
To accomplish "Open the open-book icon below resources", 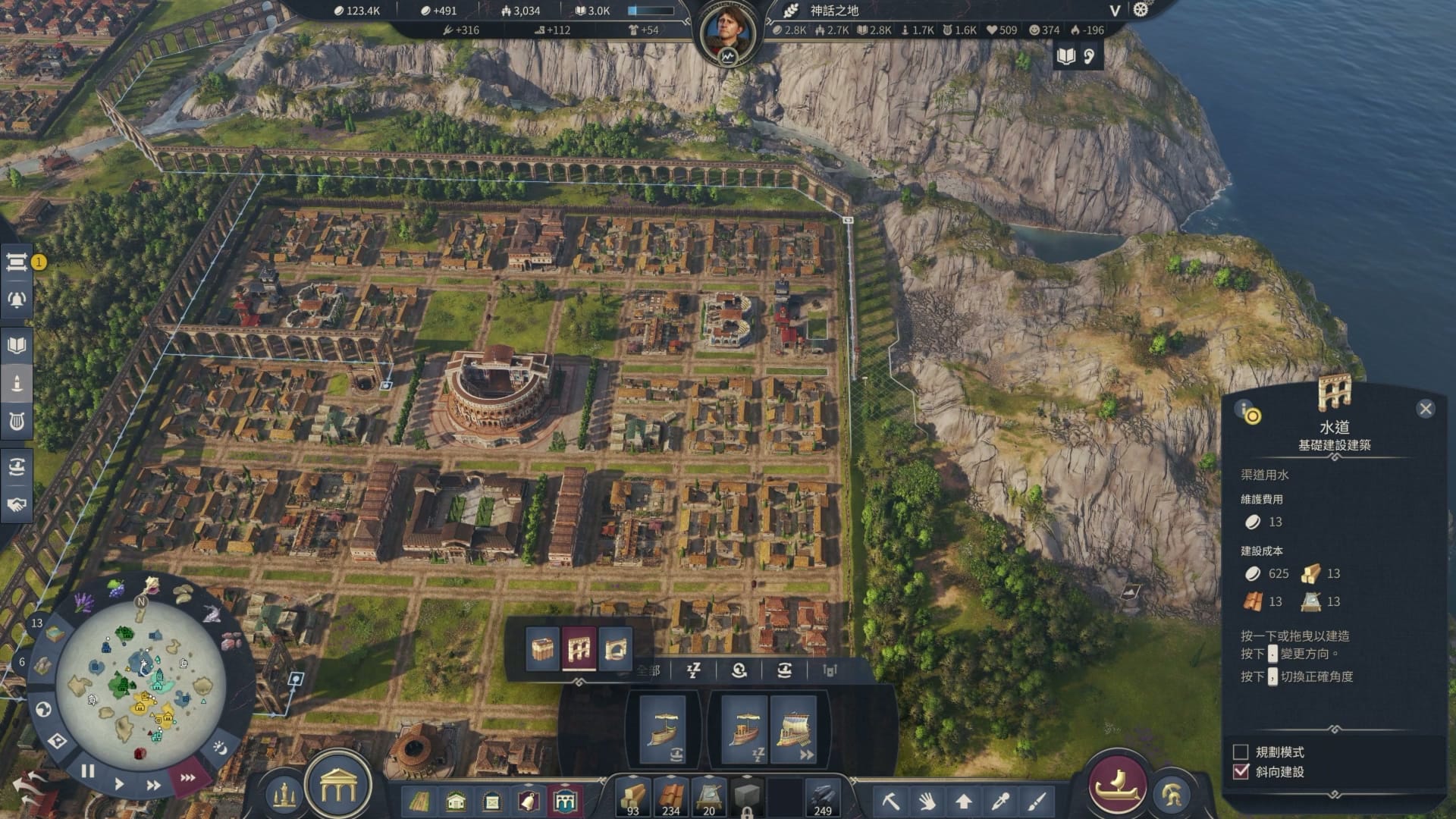I will click(x=1066, y=56).
